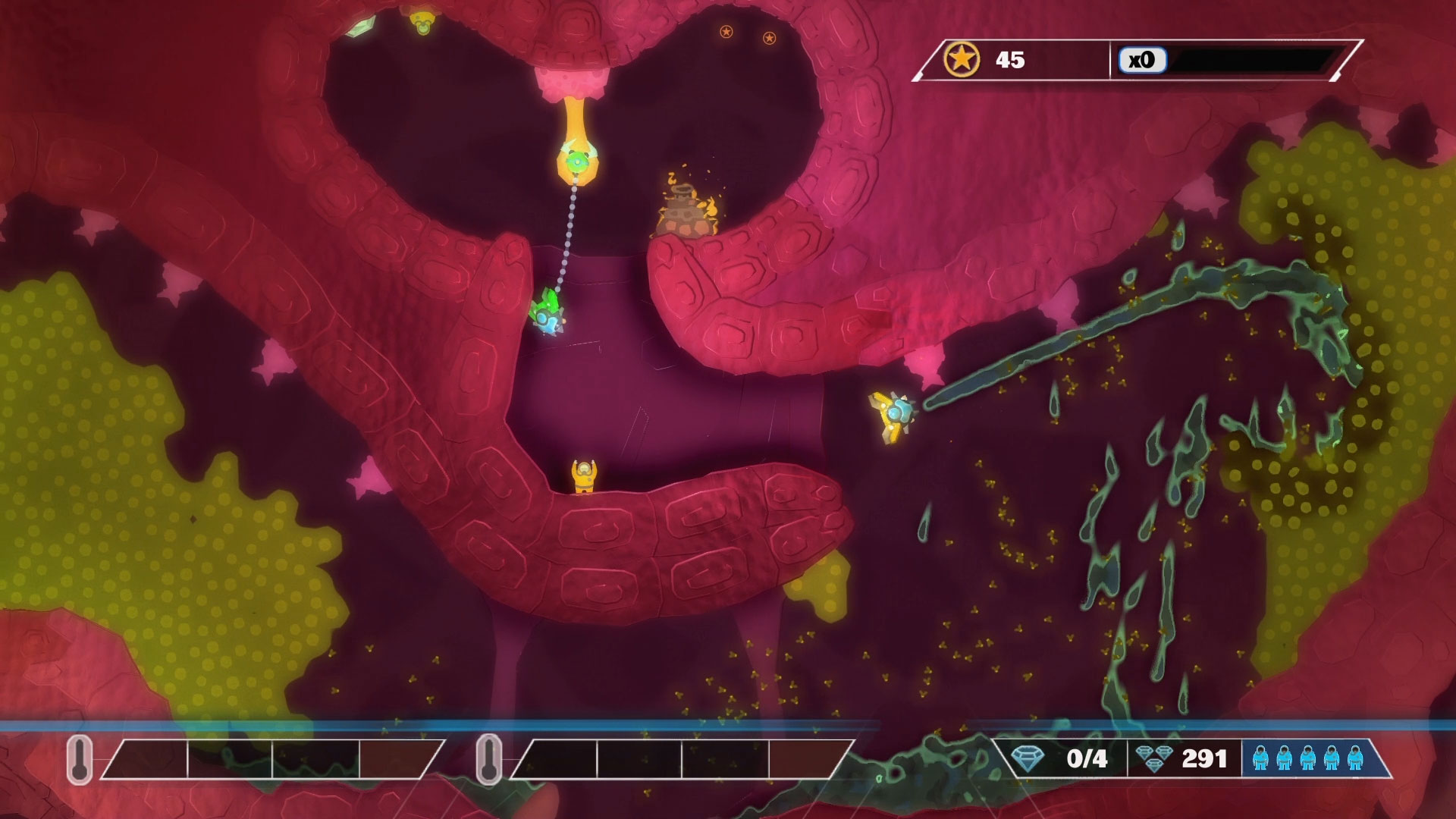Click the small orb right of the star pickup
The image size is (1456, 819).
[770, 37]
